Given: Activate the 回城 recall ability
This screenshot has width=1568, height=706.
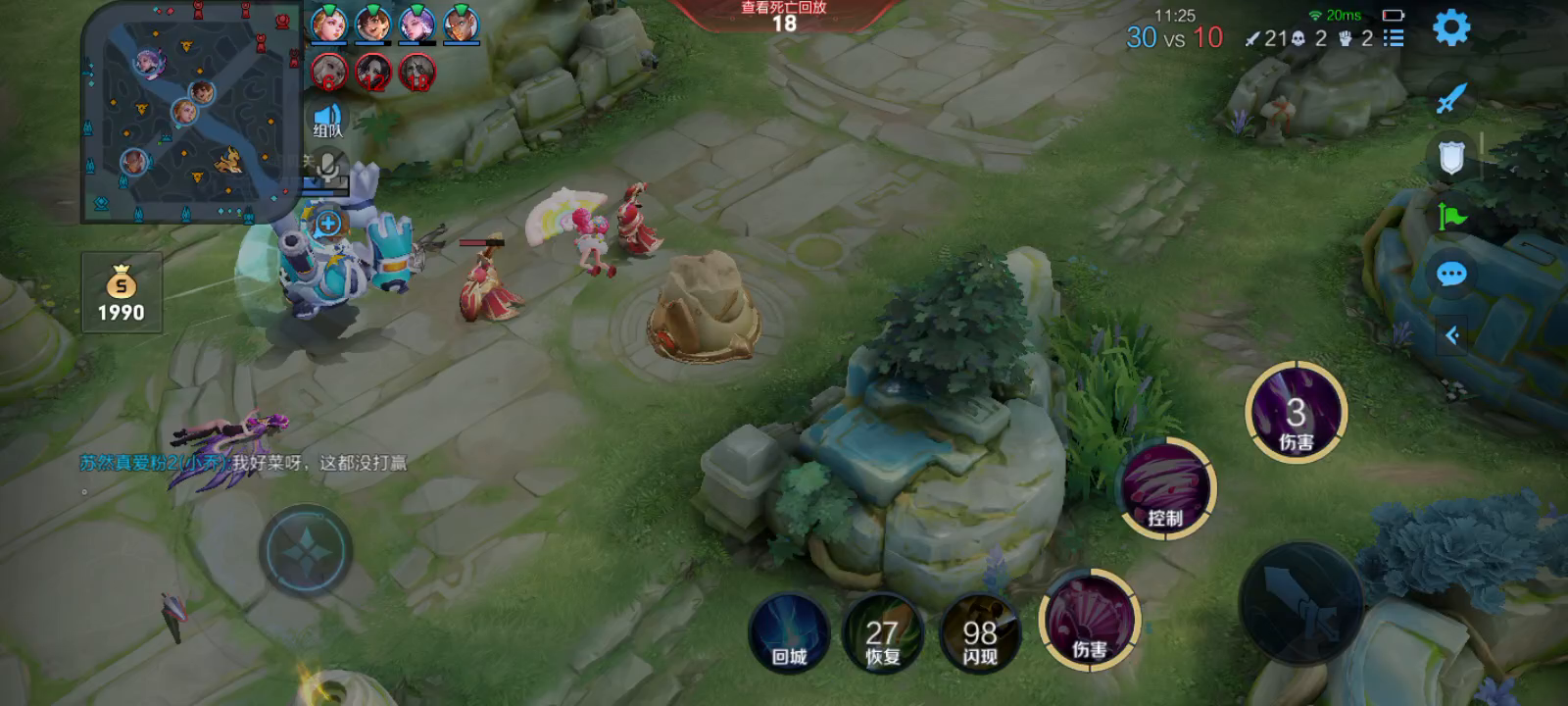Looking at the screenshot, I should [x=789, y=633].
